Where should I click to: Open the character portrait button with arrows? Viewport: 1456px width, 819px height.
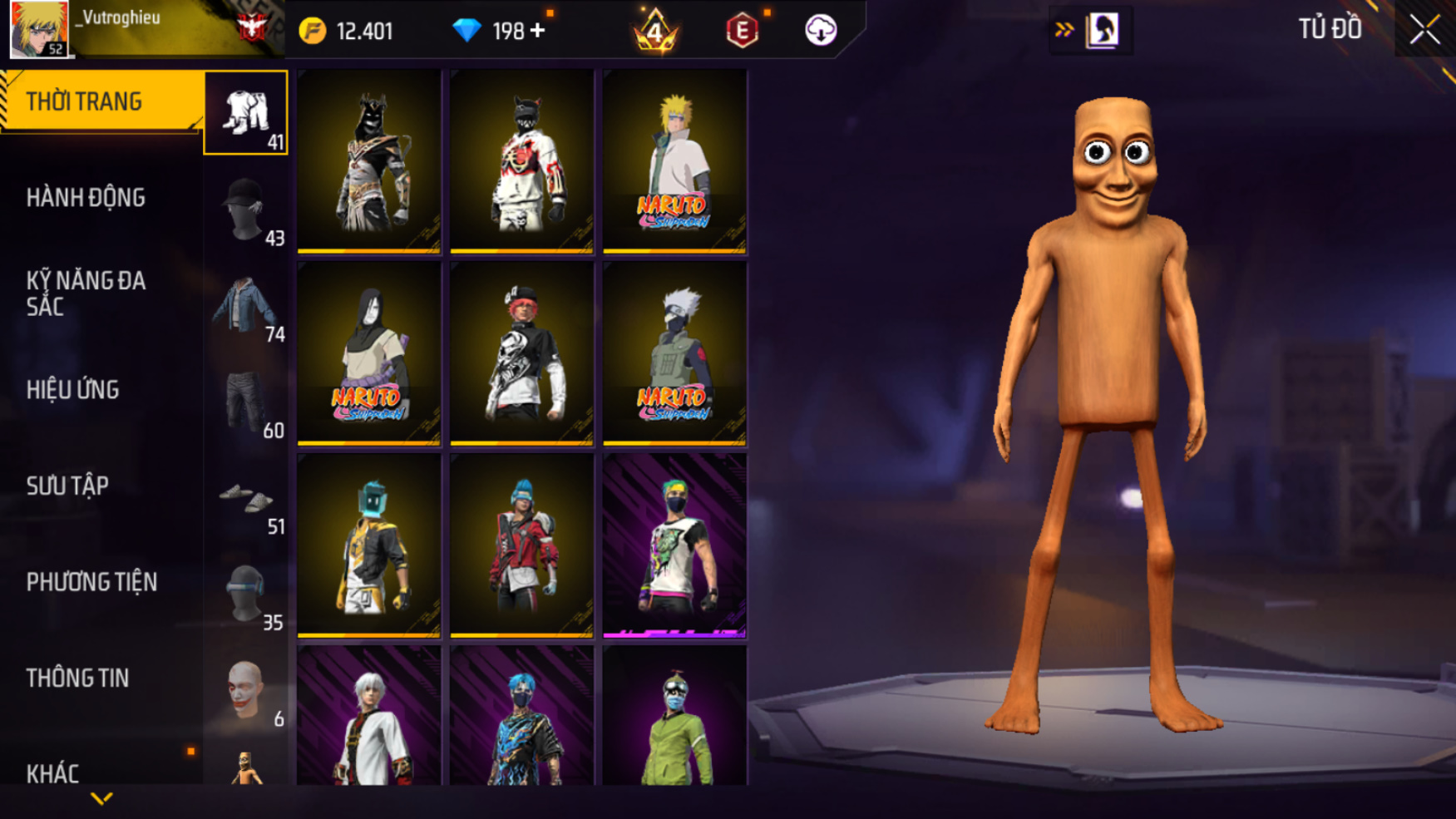[1092, 31]
